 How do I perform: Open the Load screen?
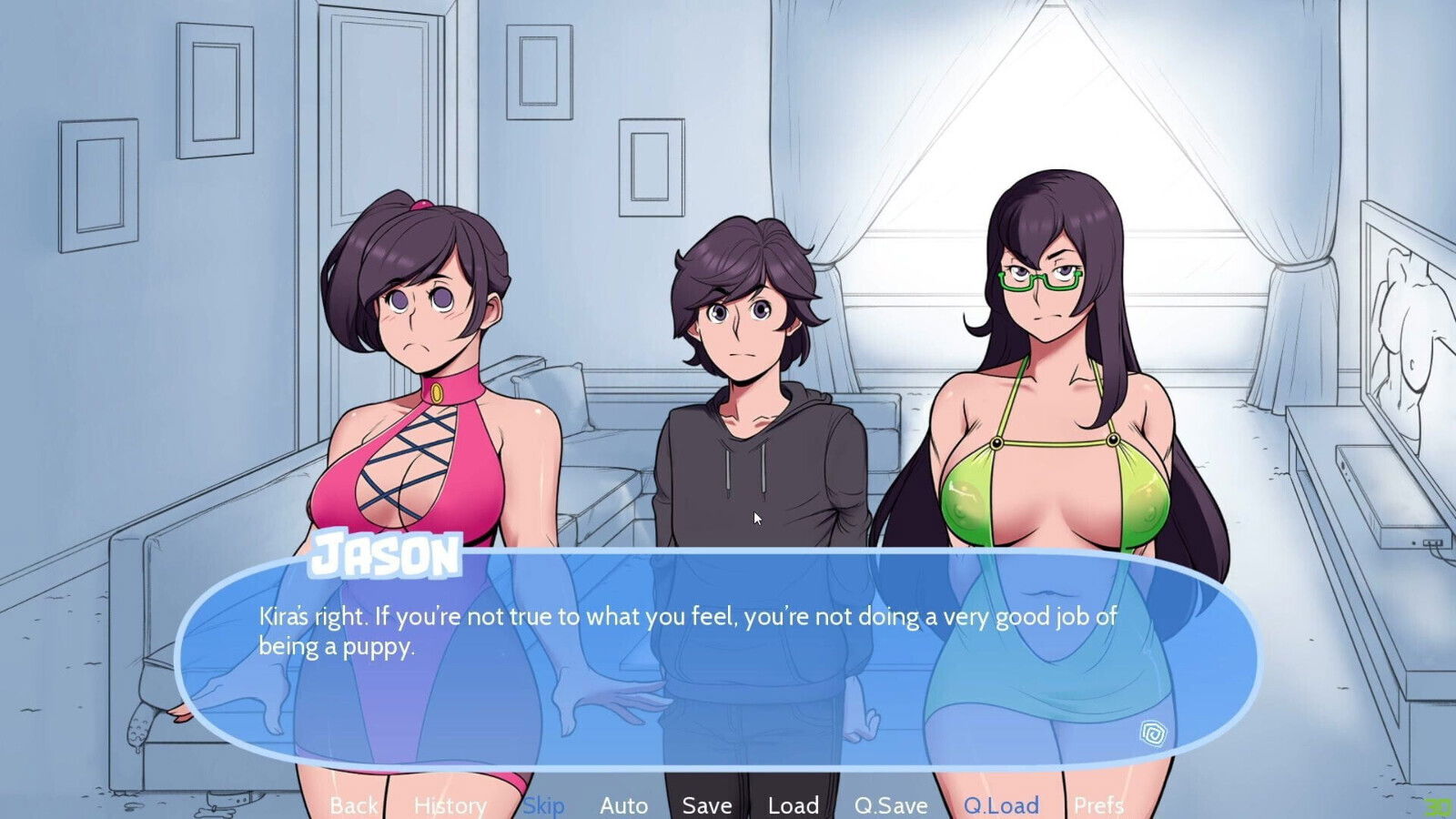pyautogui.click(x=792, y=804)
